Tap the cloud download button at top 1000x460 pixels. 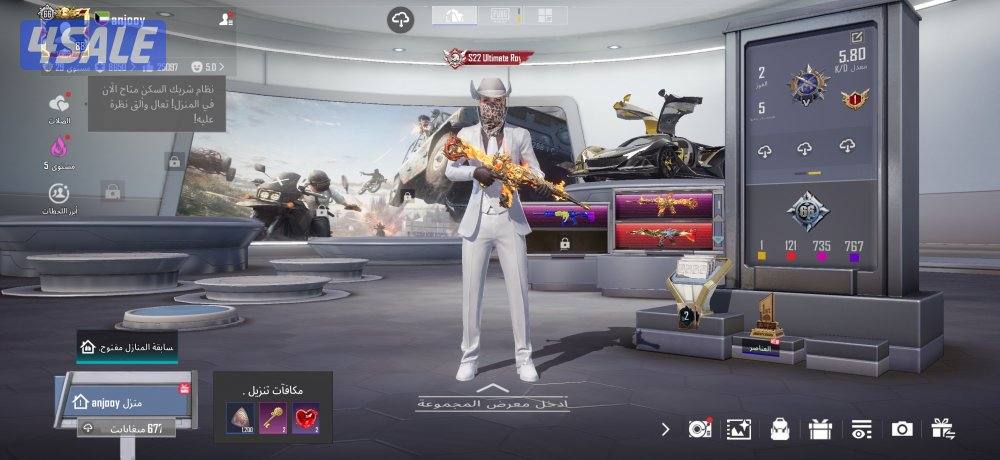[401, 19]
